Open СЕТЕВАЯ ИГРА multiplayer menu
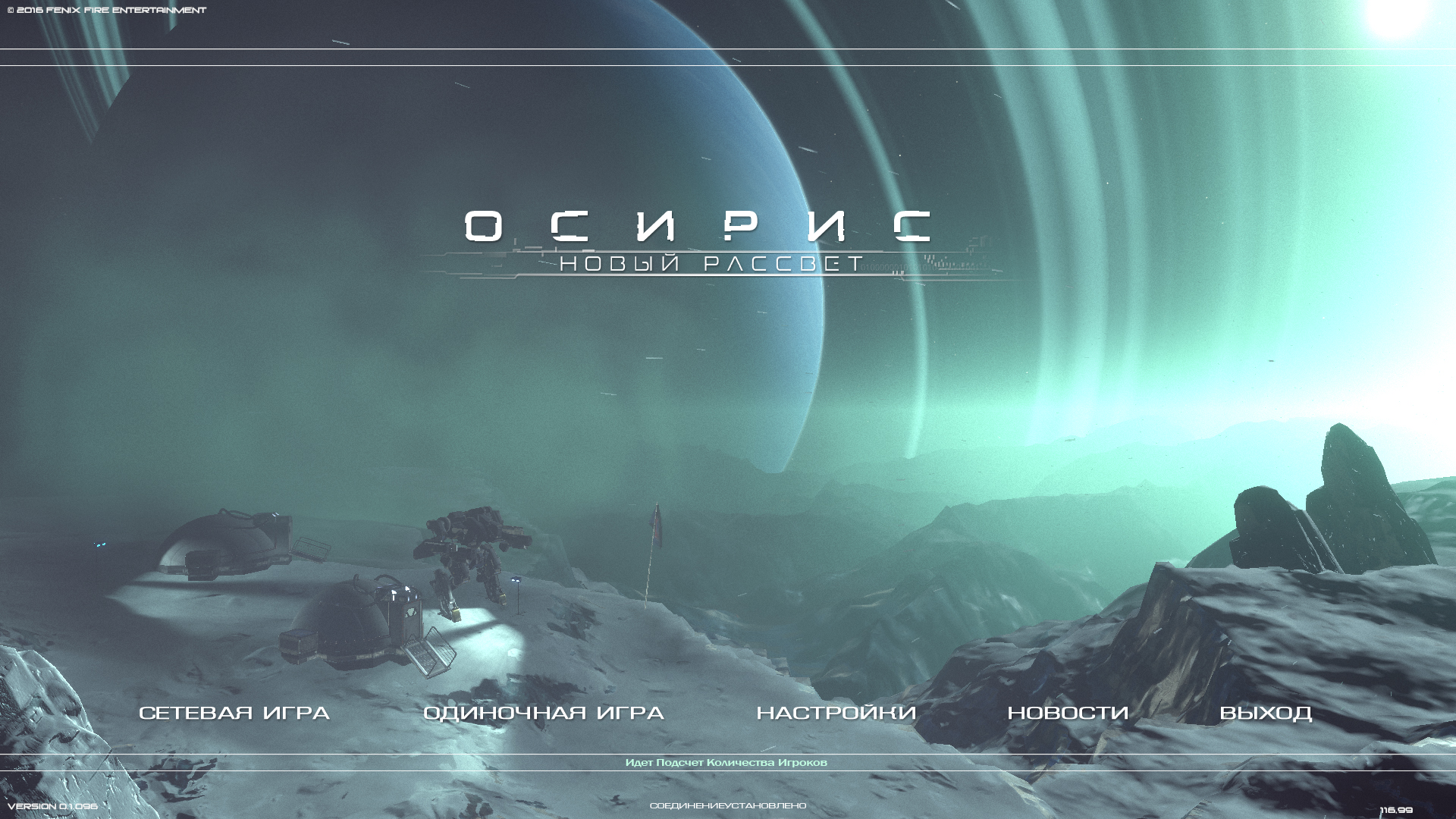Viewport: 1456px width, 819px height. [235, 713]
